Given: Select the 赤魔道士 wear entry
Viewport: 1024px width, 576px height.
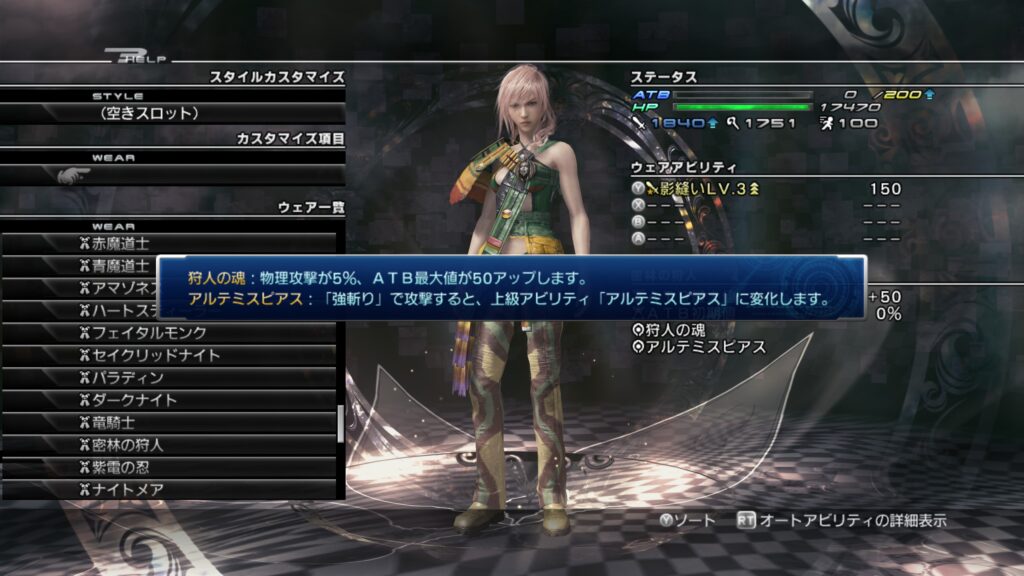Looking at the screenshot, I should [170, 243].
